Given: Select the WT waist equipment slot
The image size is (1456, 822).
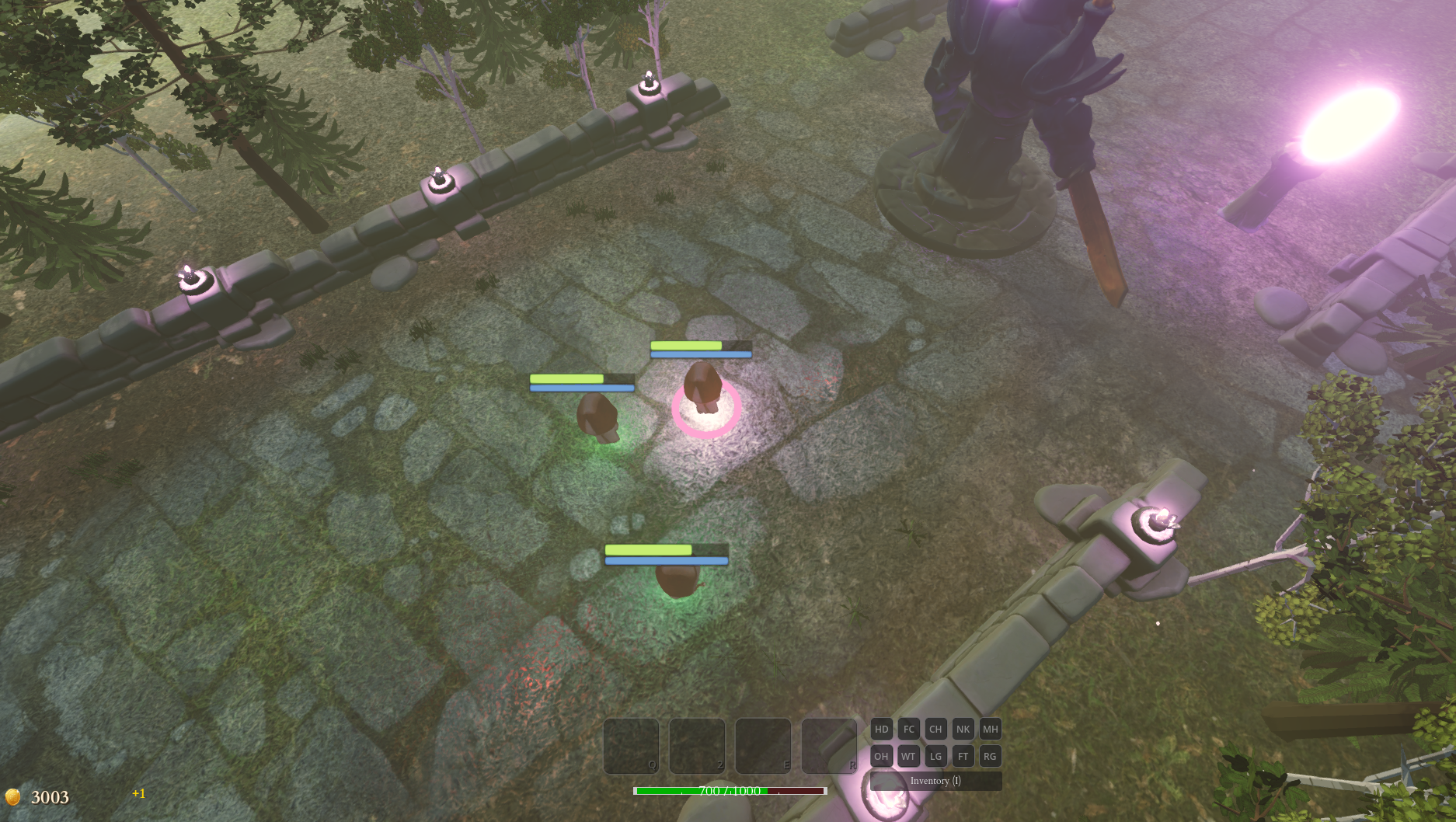Looking at the screenshot, I should pos(907,755).
